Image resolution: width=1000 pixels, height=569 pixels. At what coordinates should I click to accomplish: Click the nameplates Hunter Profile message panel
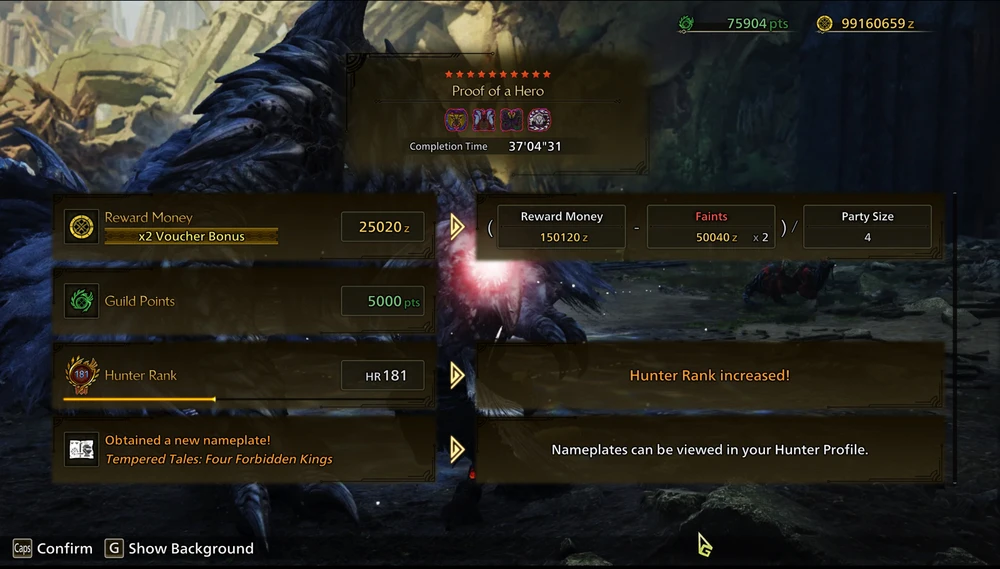(709, 450)
